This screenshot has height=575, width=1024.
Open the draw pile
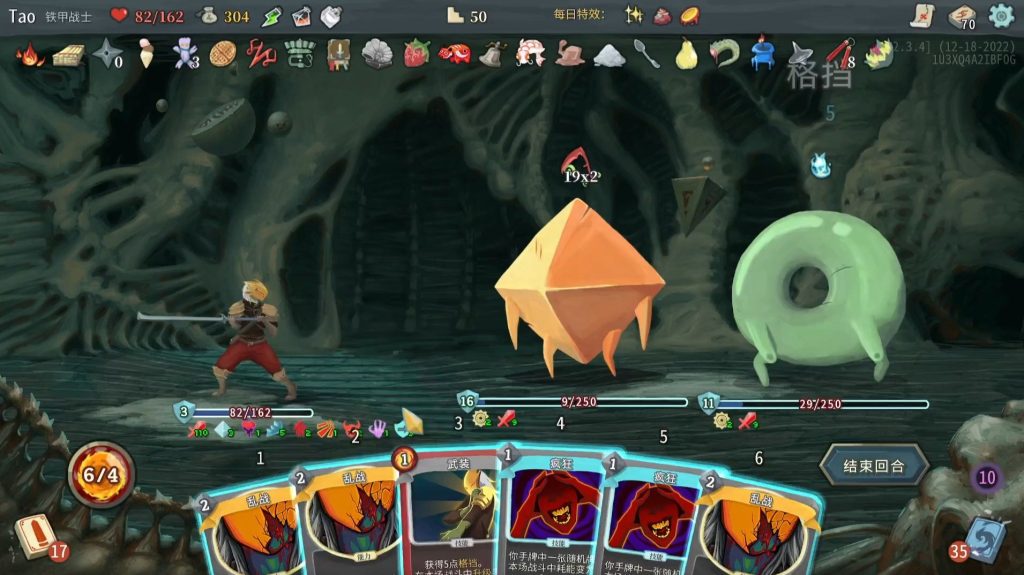(x=38, y=537)
